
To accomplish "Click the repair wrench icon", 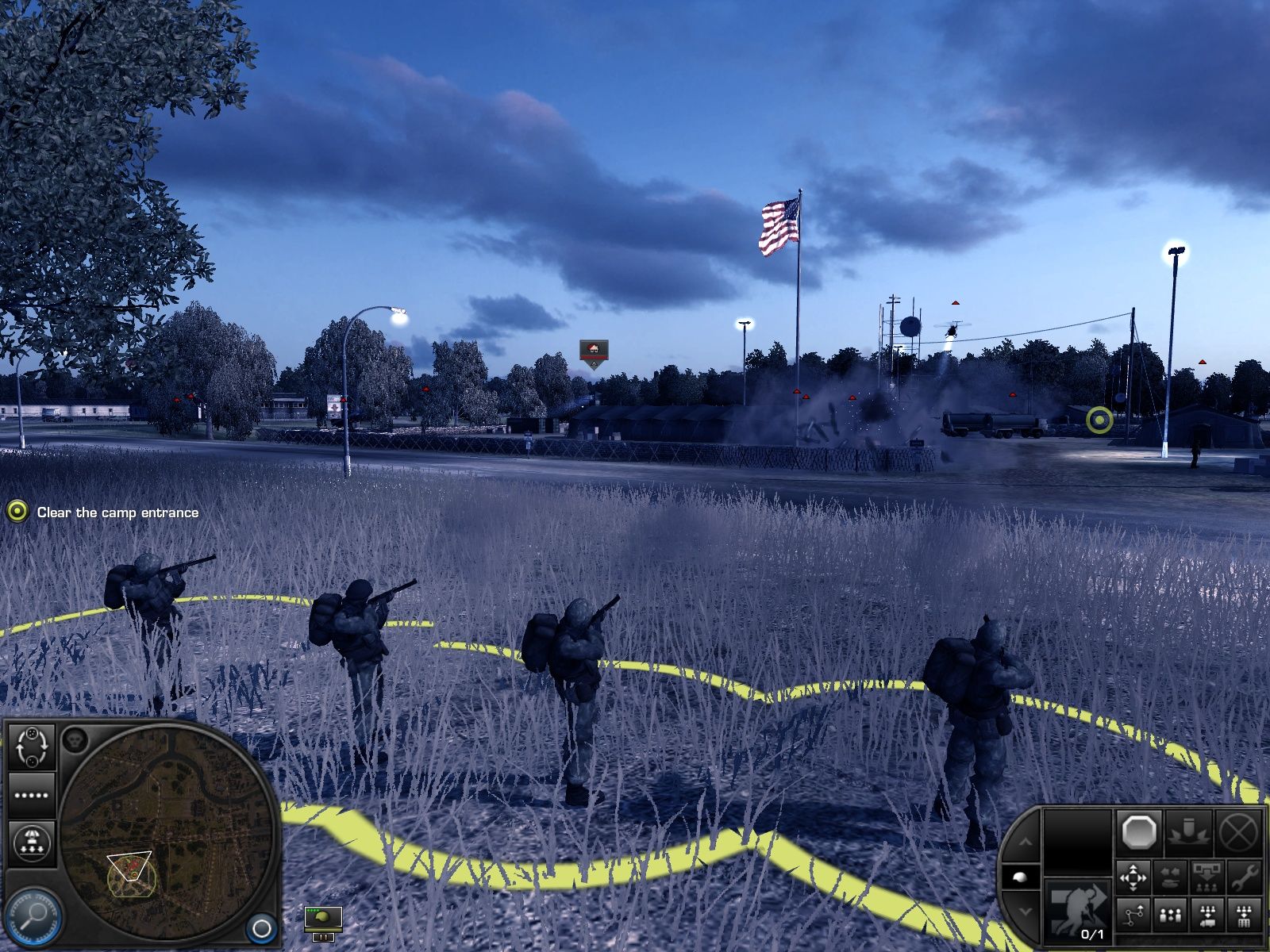I will click(1245, 877).
